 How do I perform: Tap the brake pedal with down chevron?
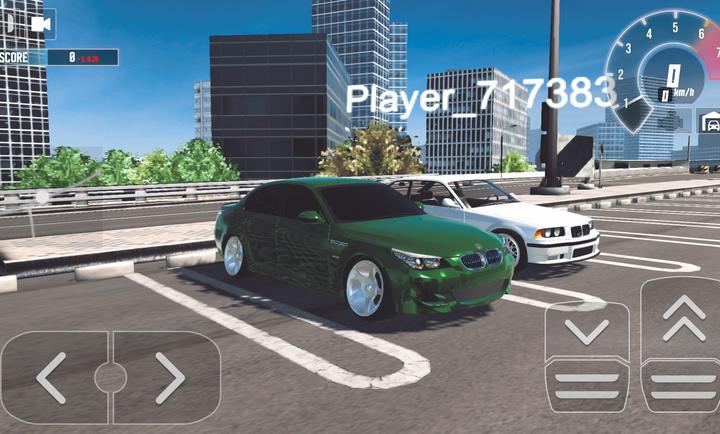click(587, 355)
